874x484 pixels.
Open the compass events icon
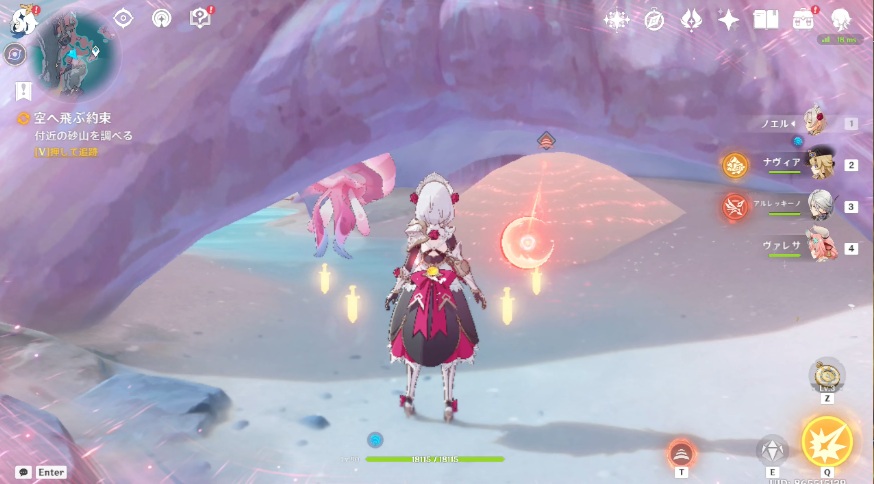(x=654, y=20)
